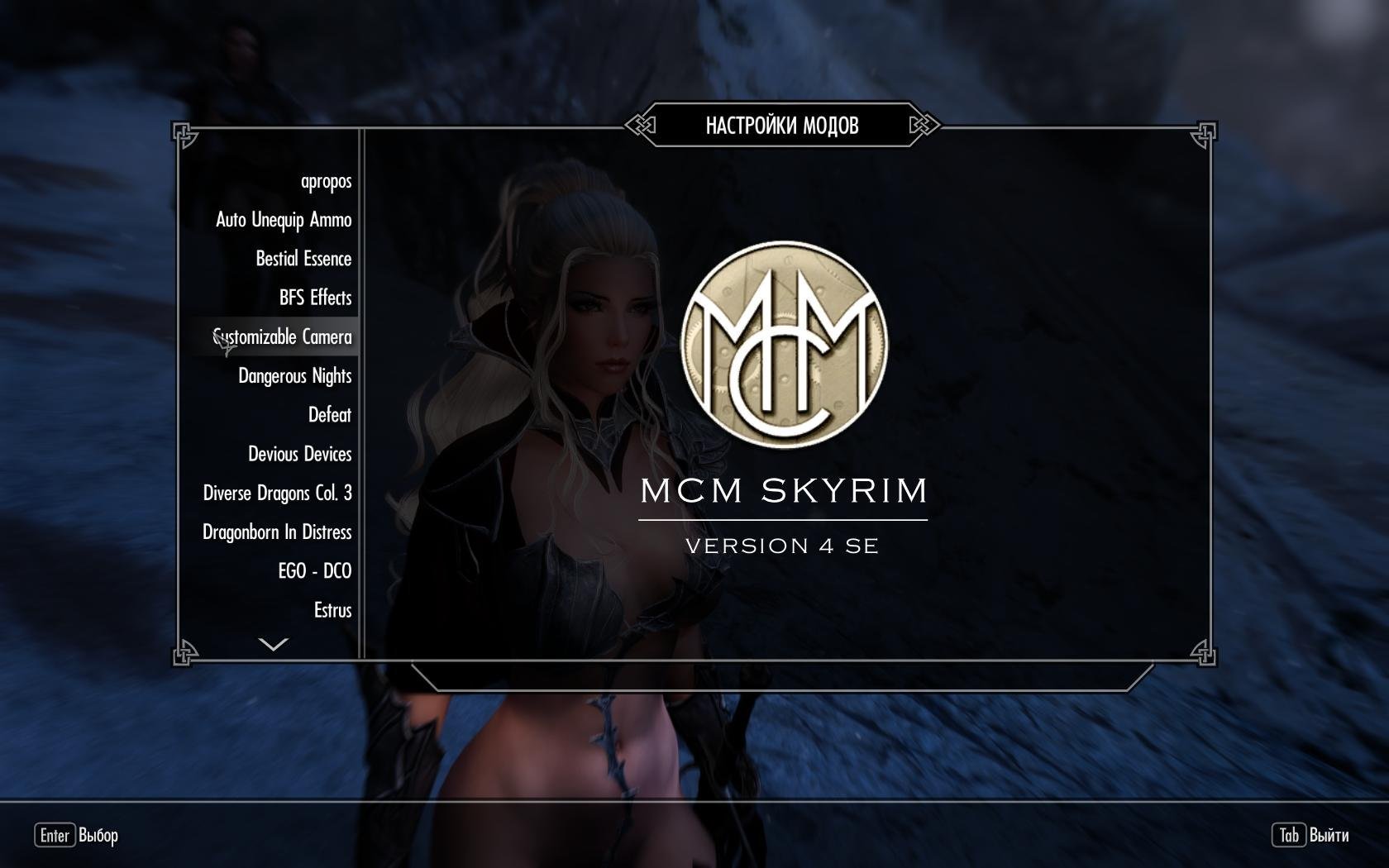Open Bestial Essence configuration
1389x868 pixels.
click(x=303, y=259)
